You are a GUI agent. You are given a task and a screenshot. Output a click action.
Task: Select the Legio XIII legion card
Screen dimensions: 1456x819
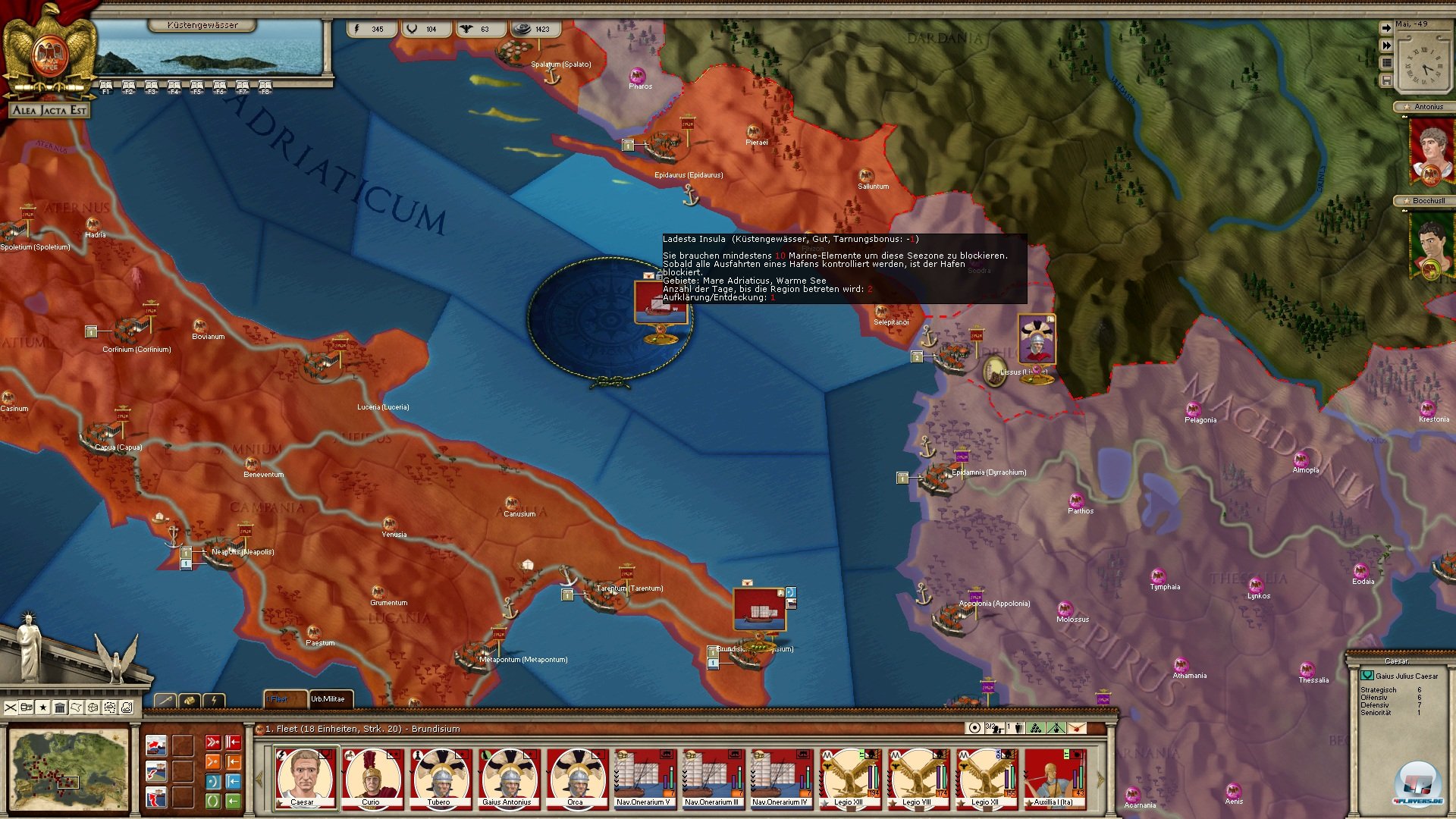[849, 777]
